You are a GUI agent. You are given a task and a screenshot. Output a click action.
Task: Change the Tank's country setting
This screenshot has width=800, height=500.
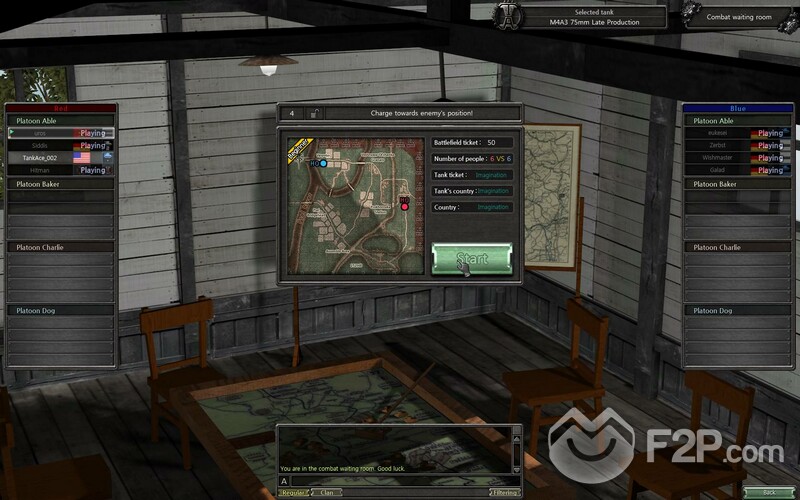point(493,191)
